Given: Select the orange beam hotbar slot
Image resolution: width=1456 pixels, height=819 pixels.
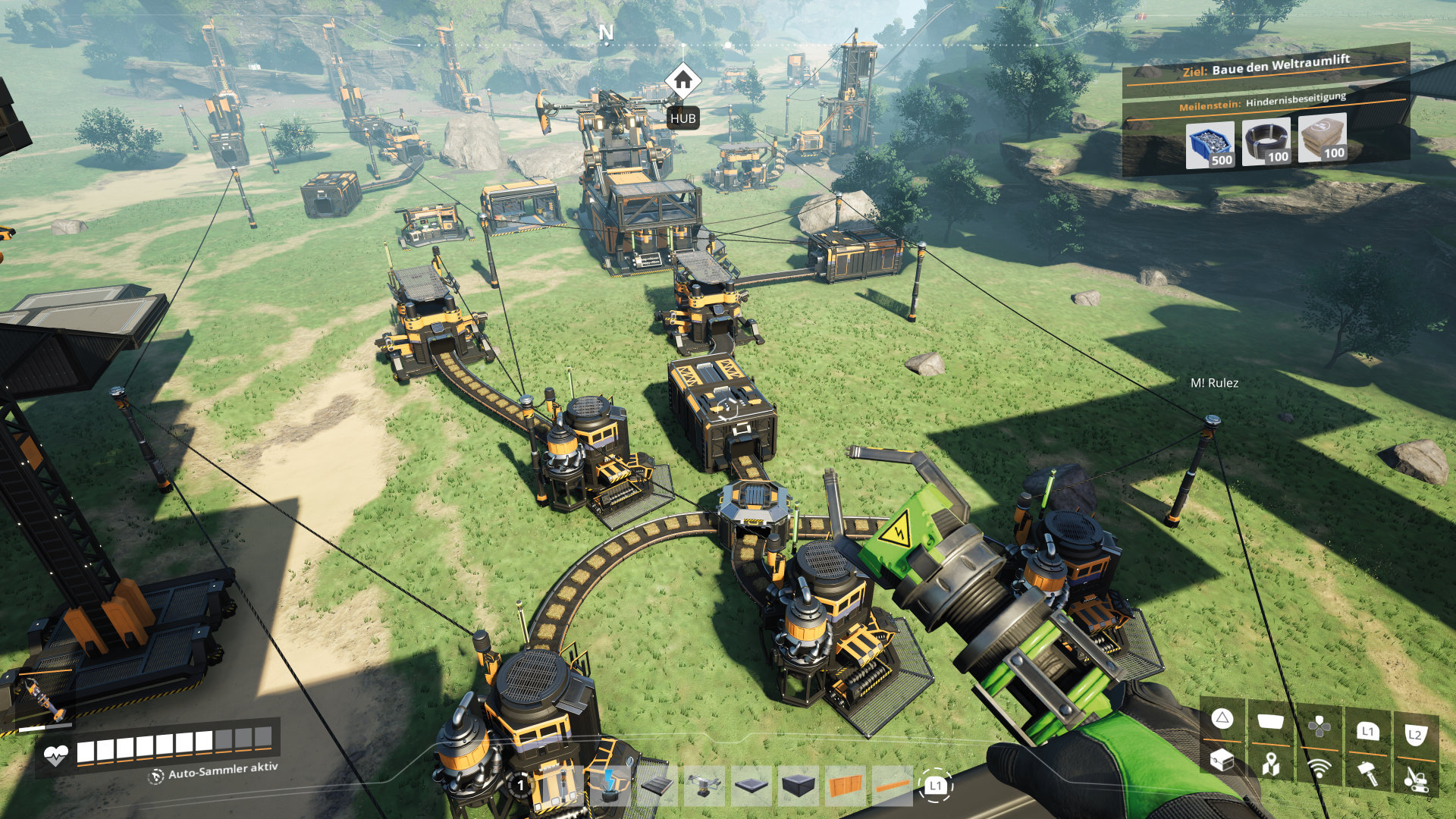Looking at the screenshot, I should click(x=893, y=786).
